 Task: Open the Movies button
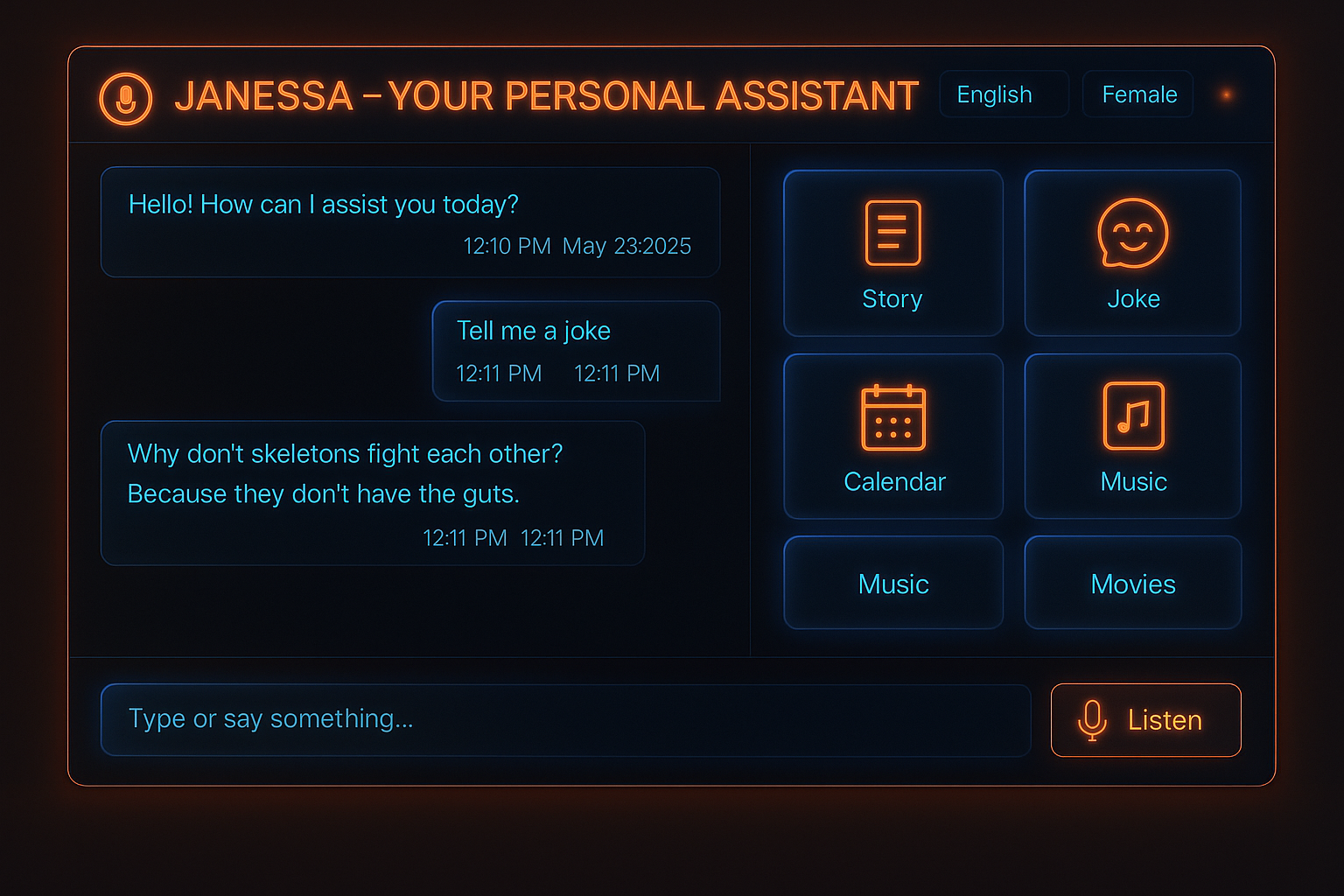[x=1132, y=583]
